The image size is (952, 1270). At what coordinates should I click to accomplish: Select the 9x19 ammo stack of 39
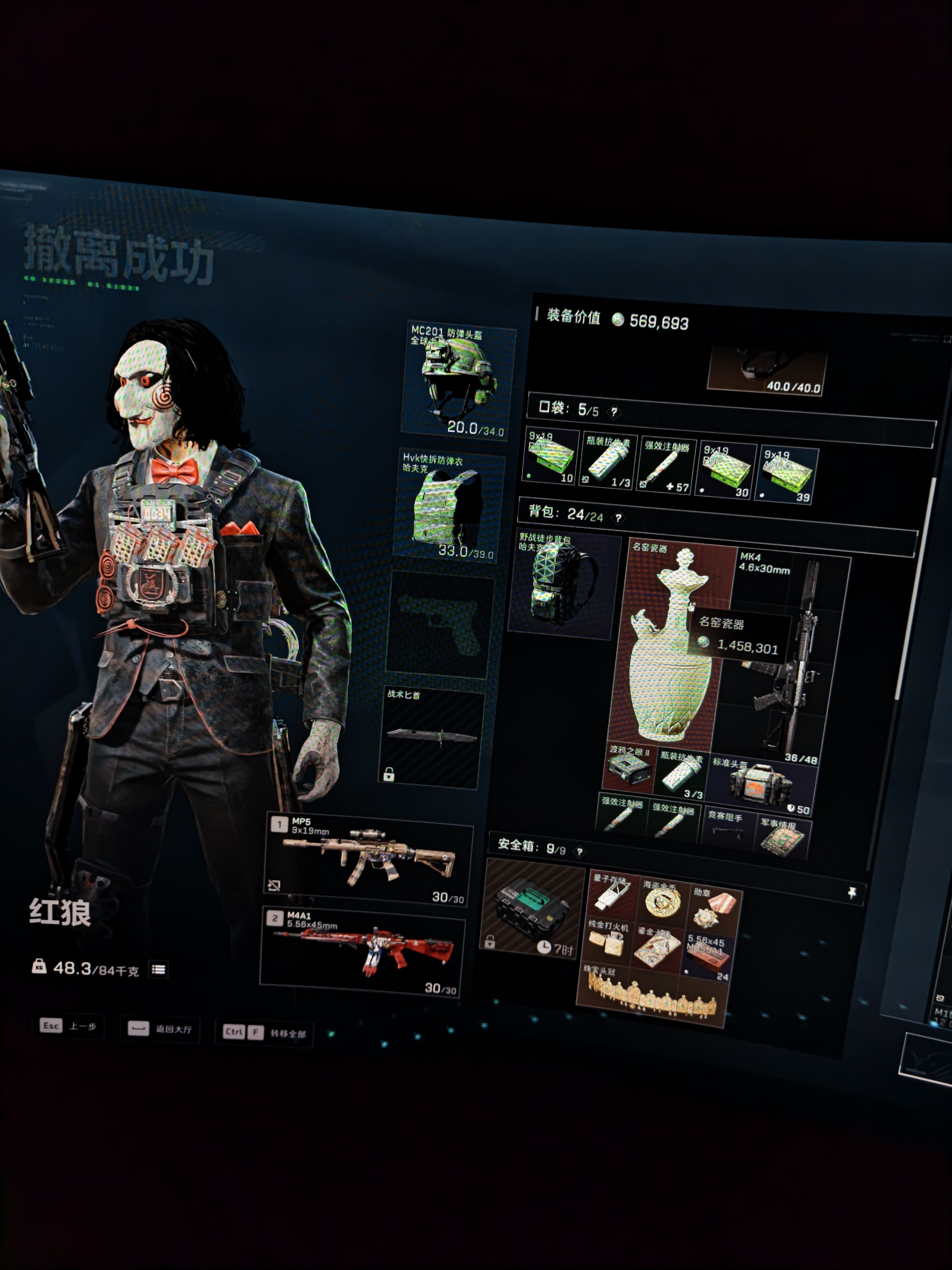coord(787,474)
